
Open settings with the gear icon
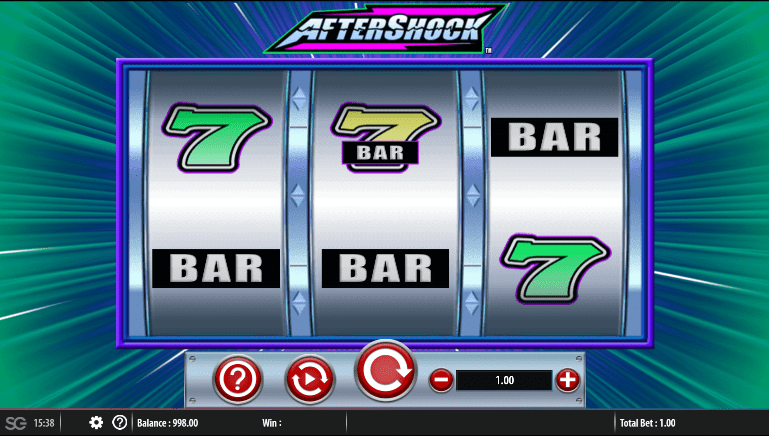click(x=96, y=422)
